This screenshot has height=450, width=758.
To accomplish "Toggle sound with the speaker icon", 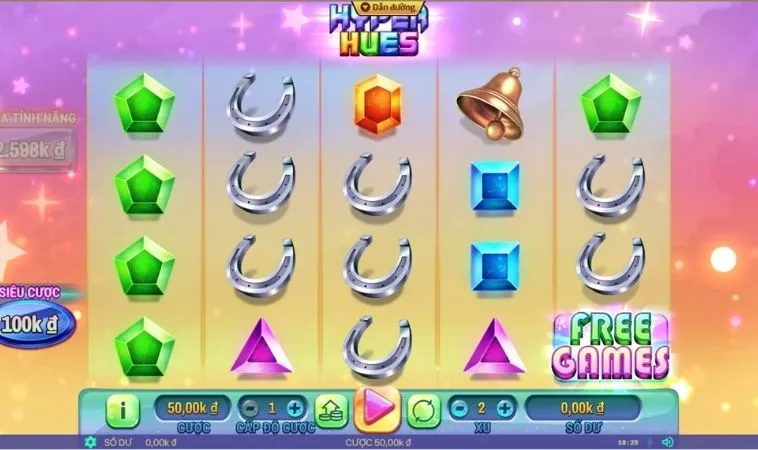I will tap(667, 442).
